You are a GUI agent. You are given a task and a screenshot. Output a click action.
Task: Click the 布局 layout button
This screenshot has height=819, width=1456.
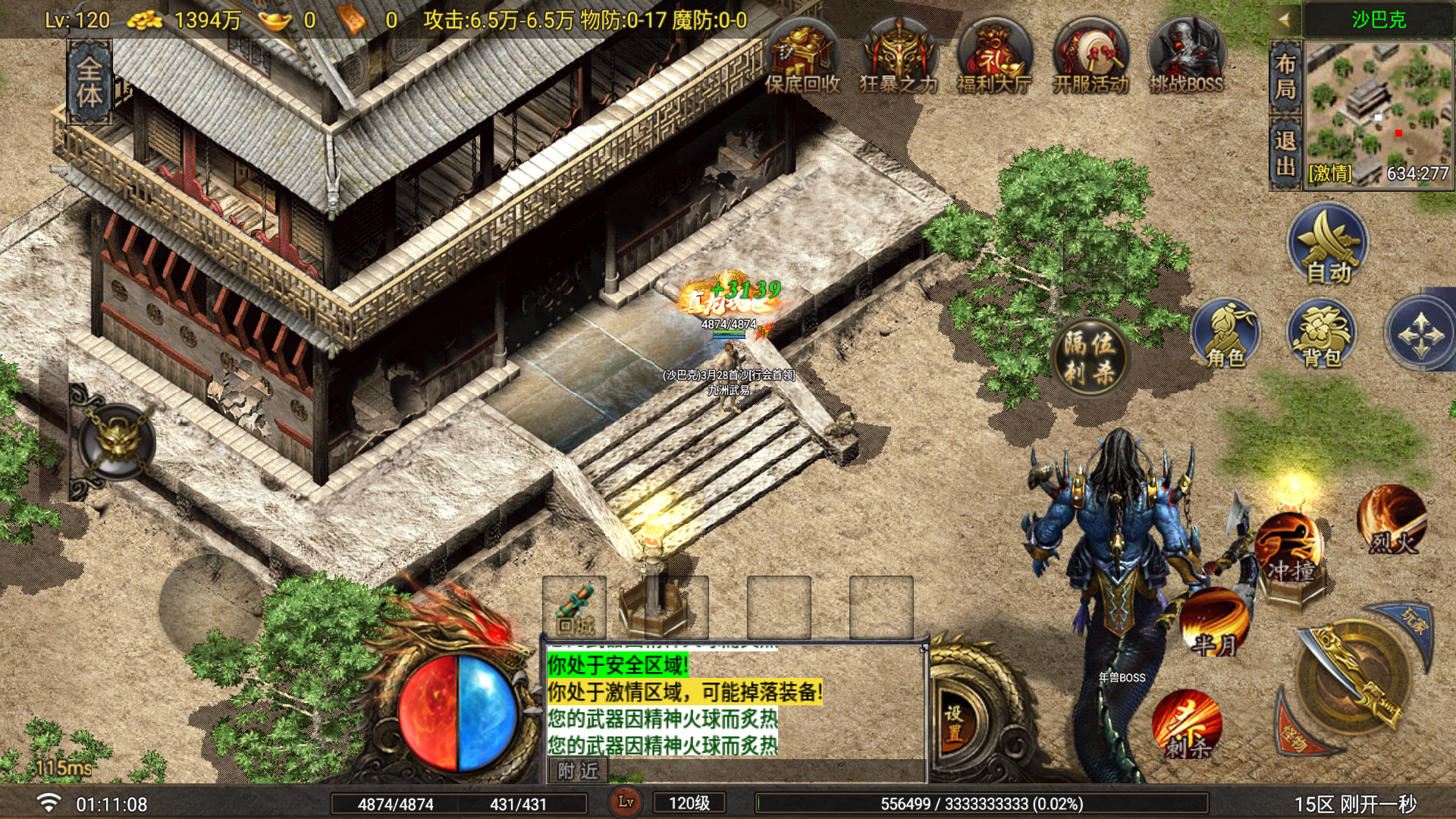point(1285,77)
